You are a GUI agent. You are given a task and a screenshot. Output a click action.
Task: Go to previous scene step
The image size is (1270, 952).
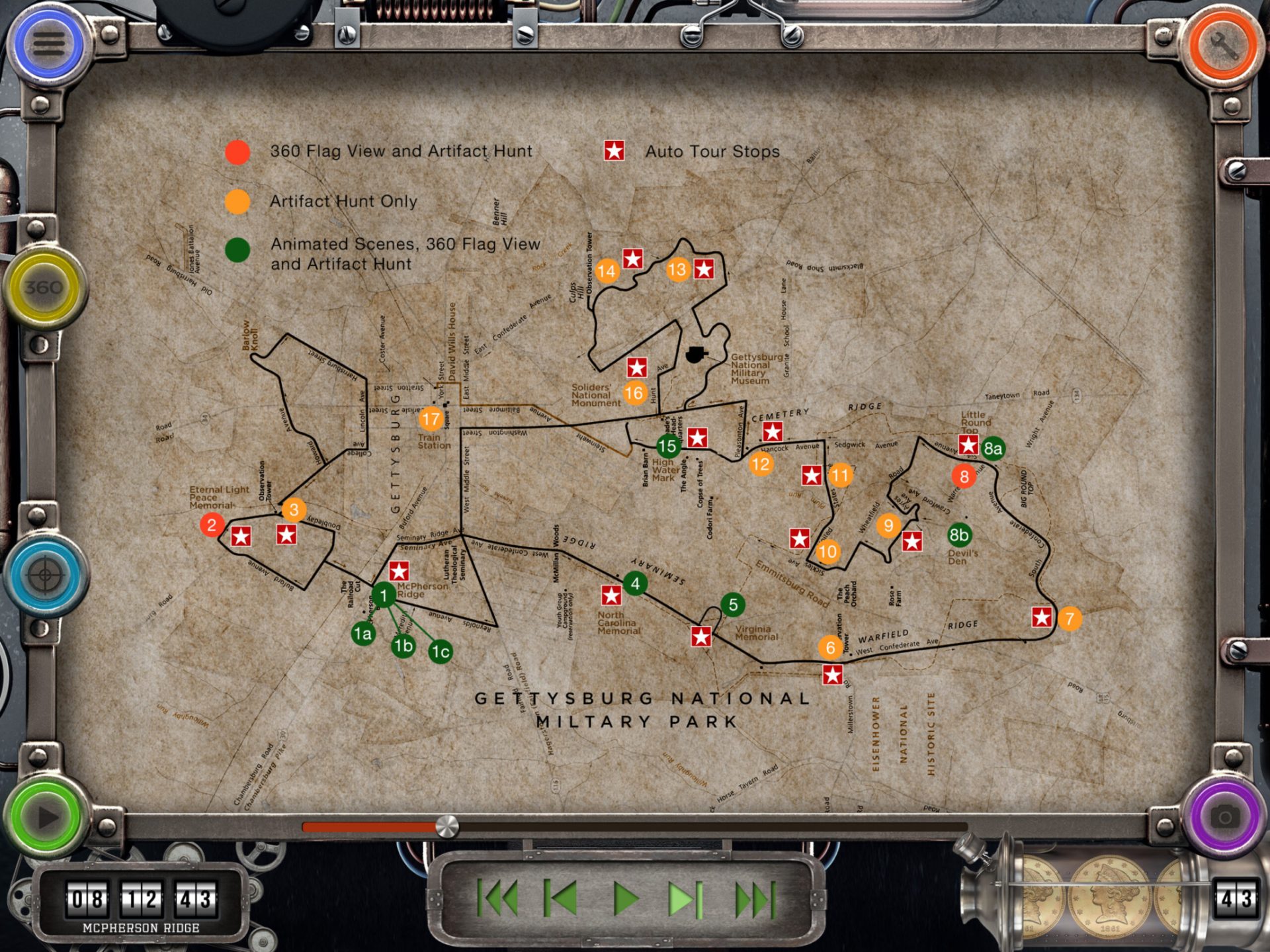pos(561,898)
